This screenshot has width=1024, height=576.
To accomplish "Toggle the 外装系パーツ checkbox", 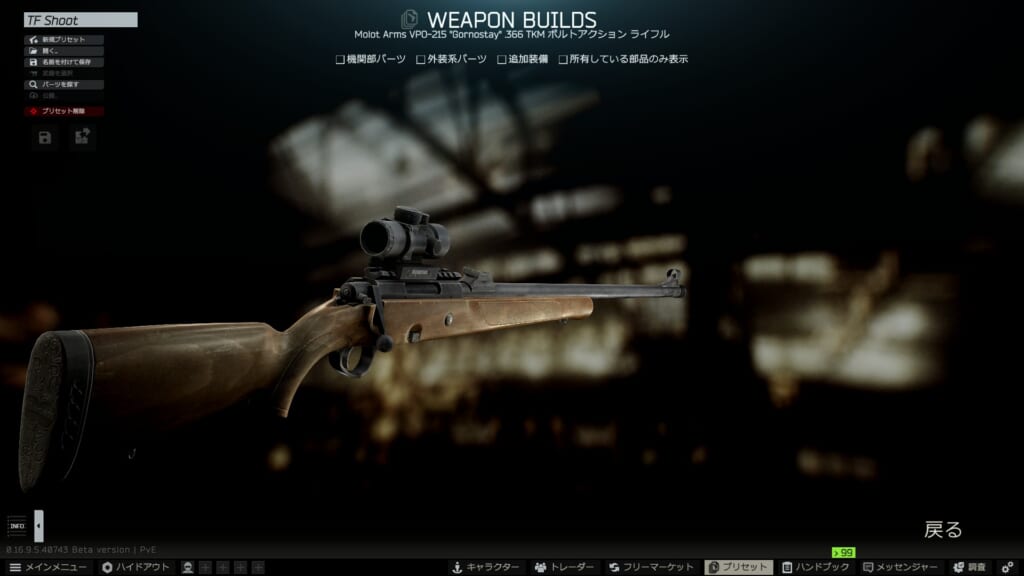I will click(x=421, y=60).
